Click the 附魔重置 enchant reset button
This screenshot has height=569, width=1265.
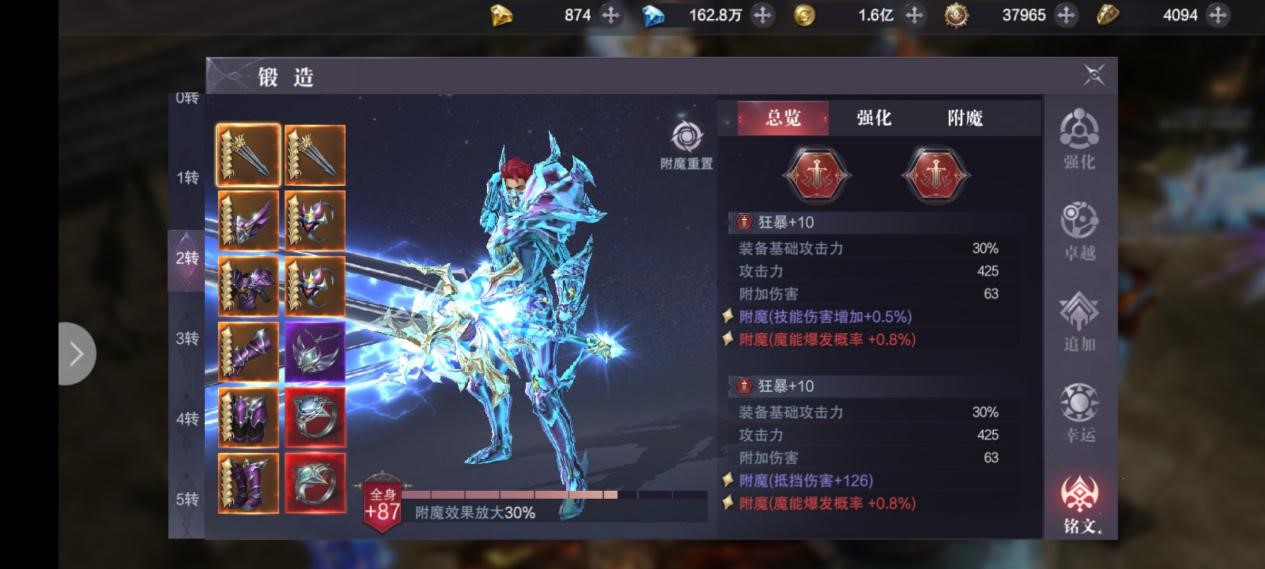[687, 145]
